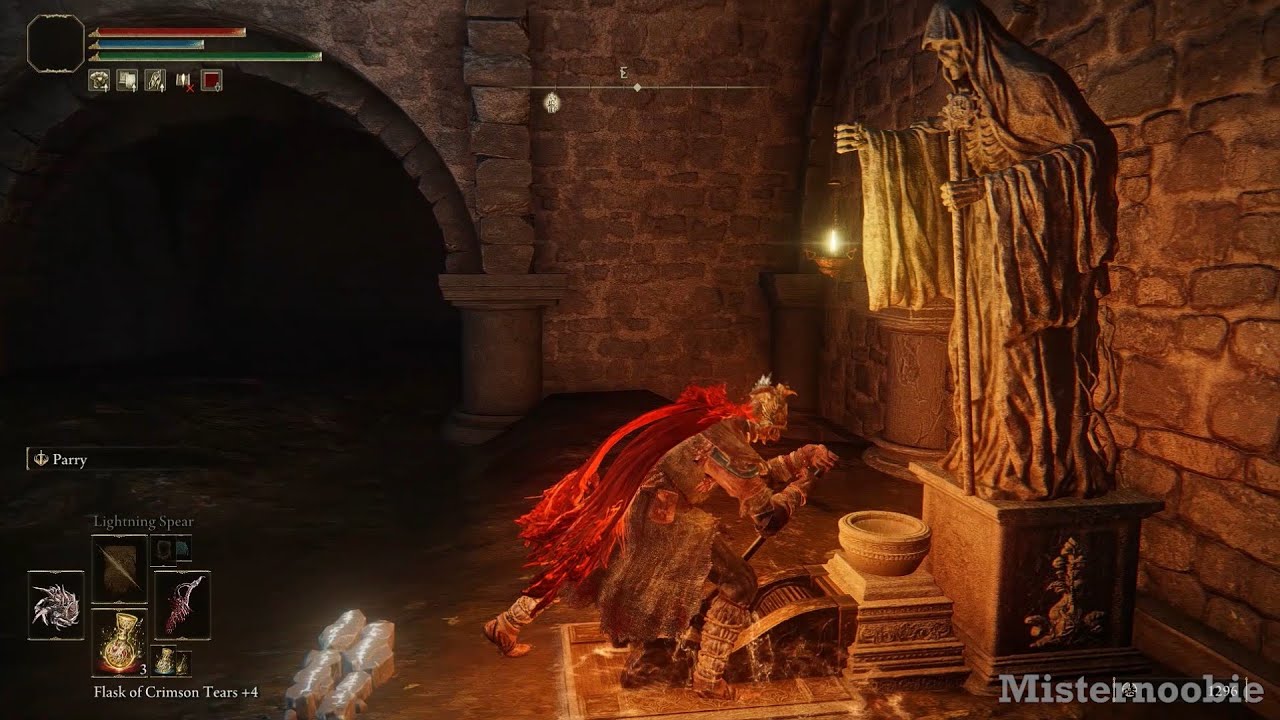
Task: Click the compass diamond direction marker
Action: [x=638, y=85]
